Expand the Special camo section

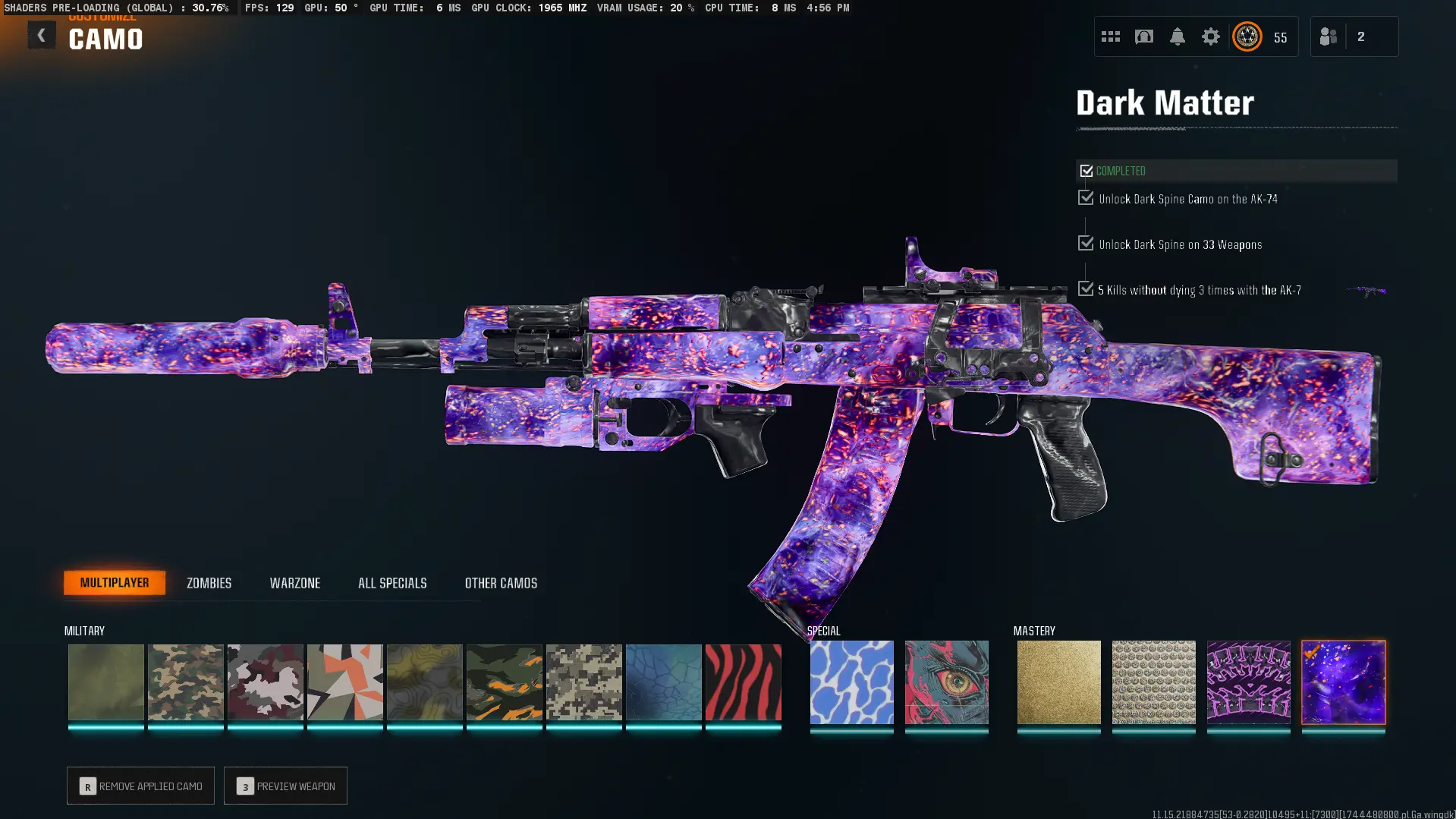[x=824, y=630]
